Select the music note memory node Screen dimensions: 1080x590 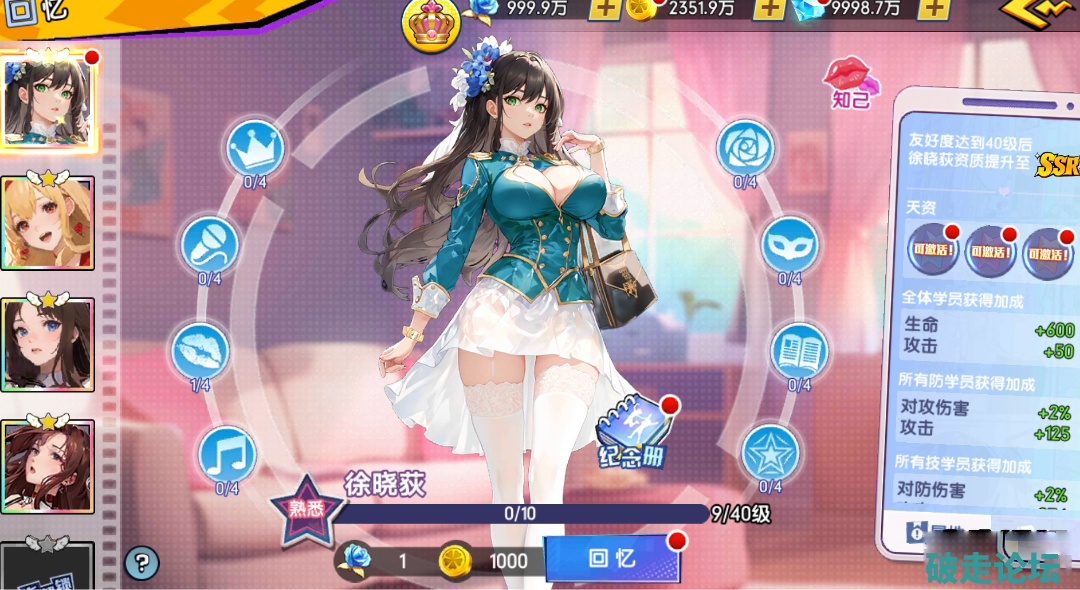[227, 454]
